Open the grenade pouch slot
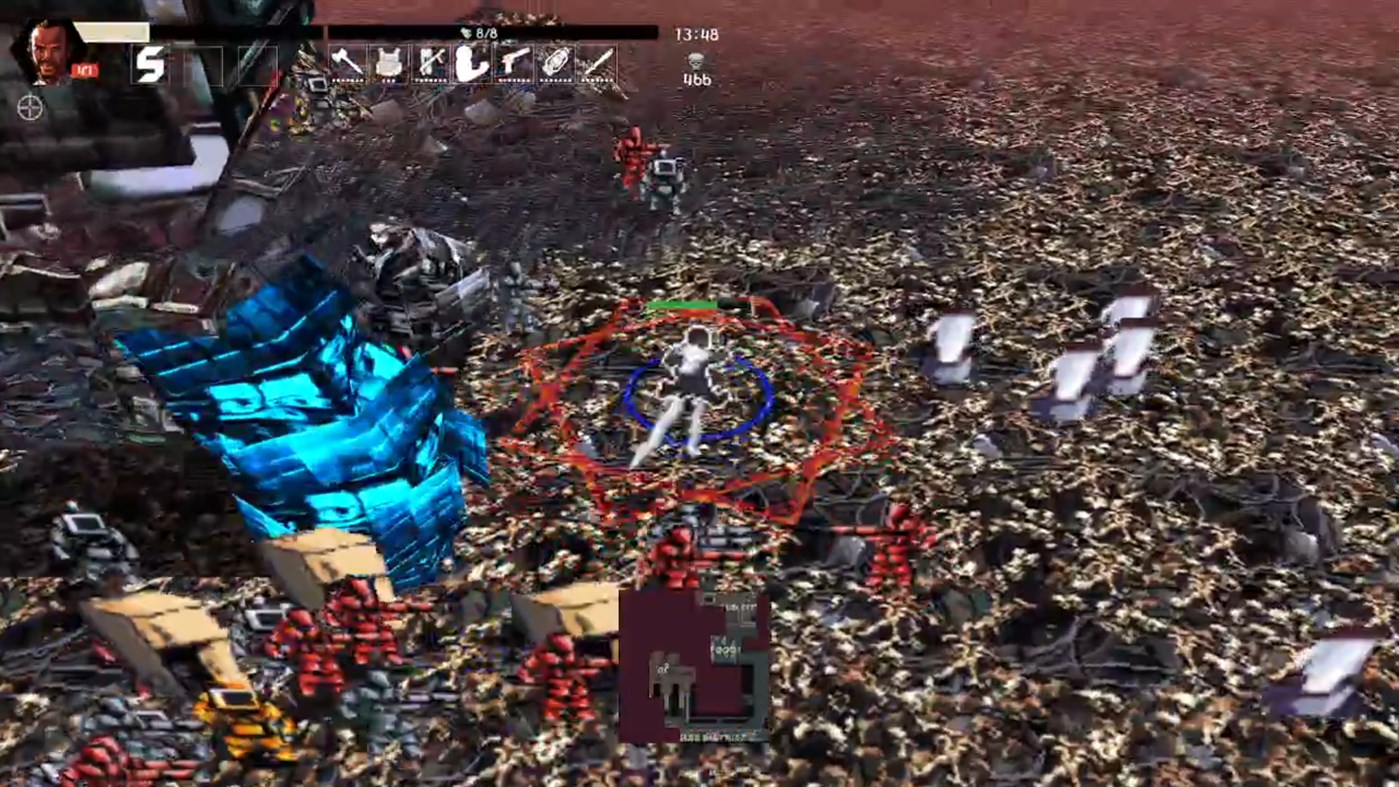The image size is (1399, 787). (557, 65)
